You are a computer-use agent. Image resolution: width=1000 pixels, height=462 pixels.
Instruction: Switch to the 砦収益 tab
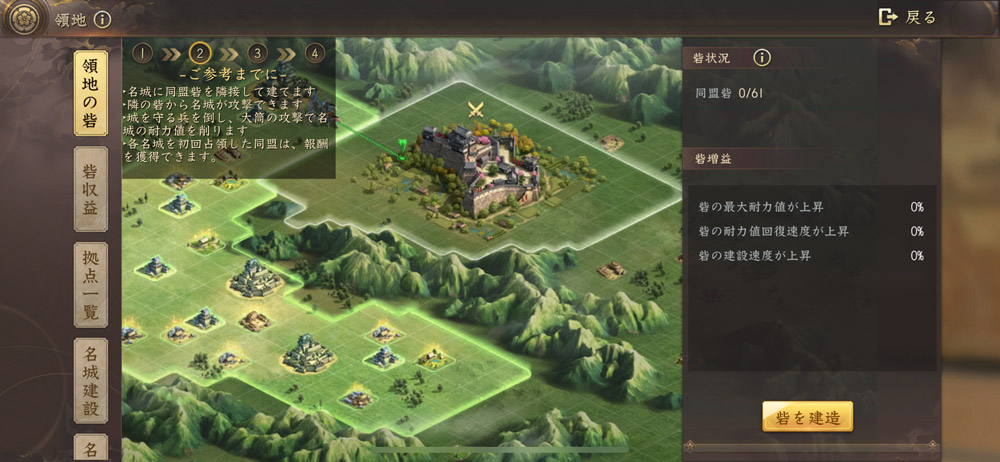91,190
